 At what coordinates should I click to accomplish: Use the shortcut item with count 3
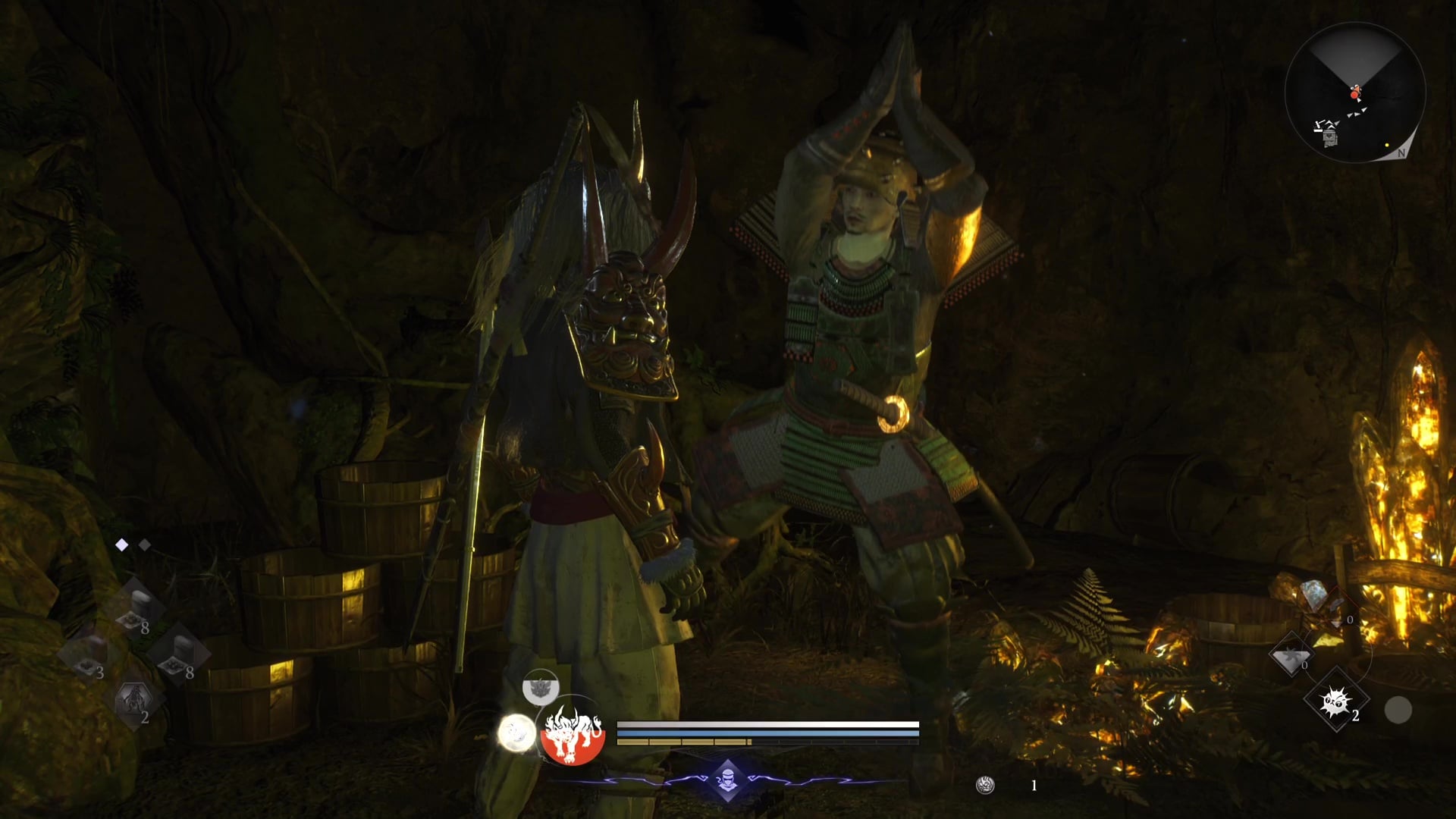click(87, 654)
